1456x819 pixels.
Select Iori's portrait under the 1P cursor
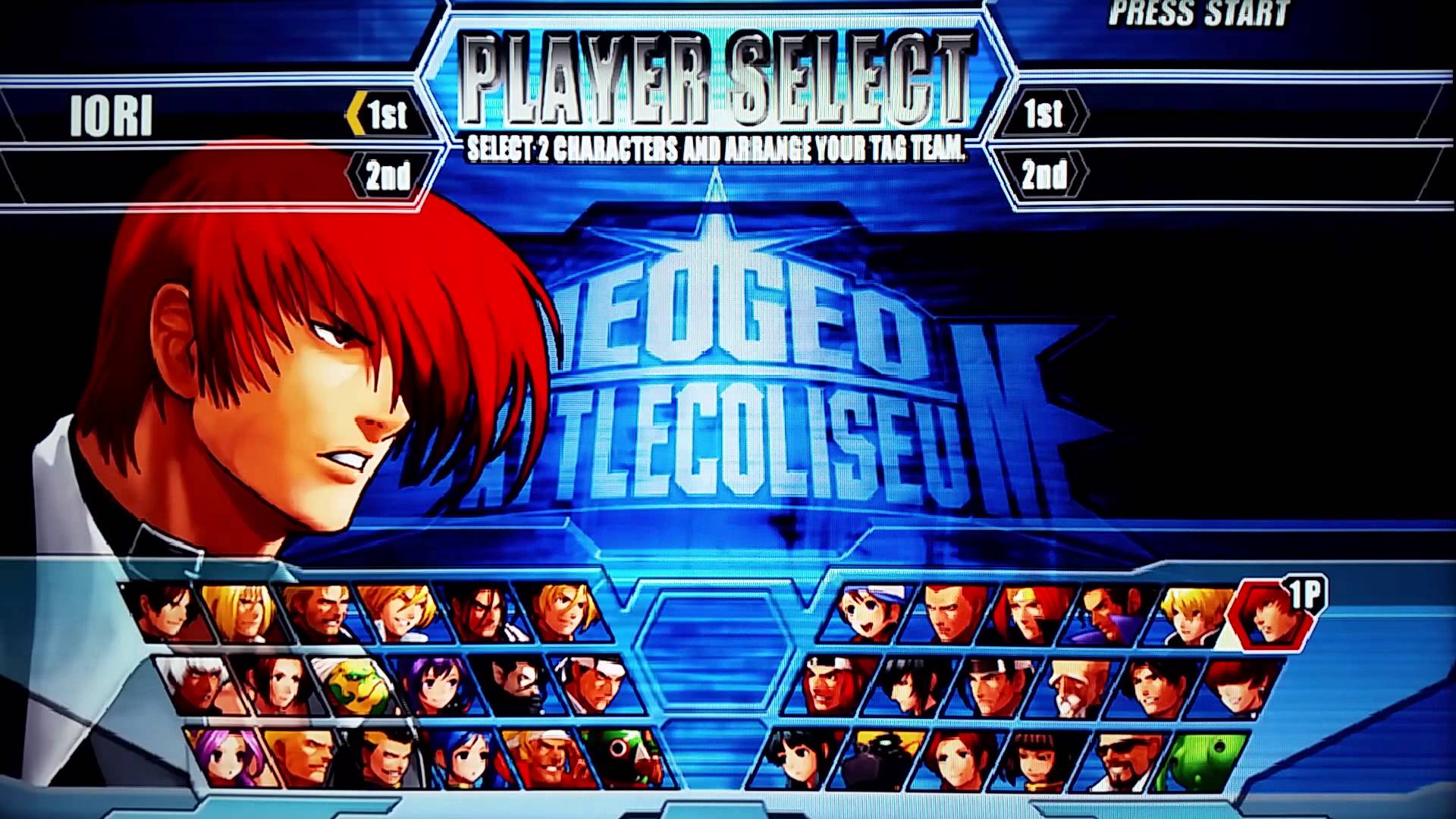click(1273, 617)
